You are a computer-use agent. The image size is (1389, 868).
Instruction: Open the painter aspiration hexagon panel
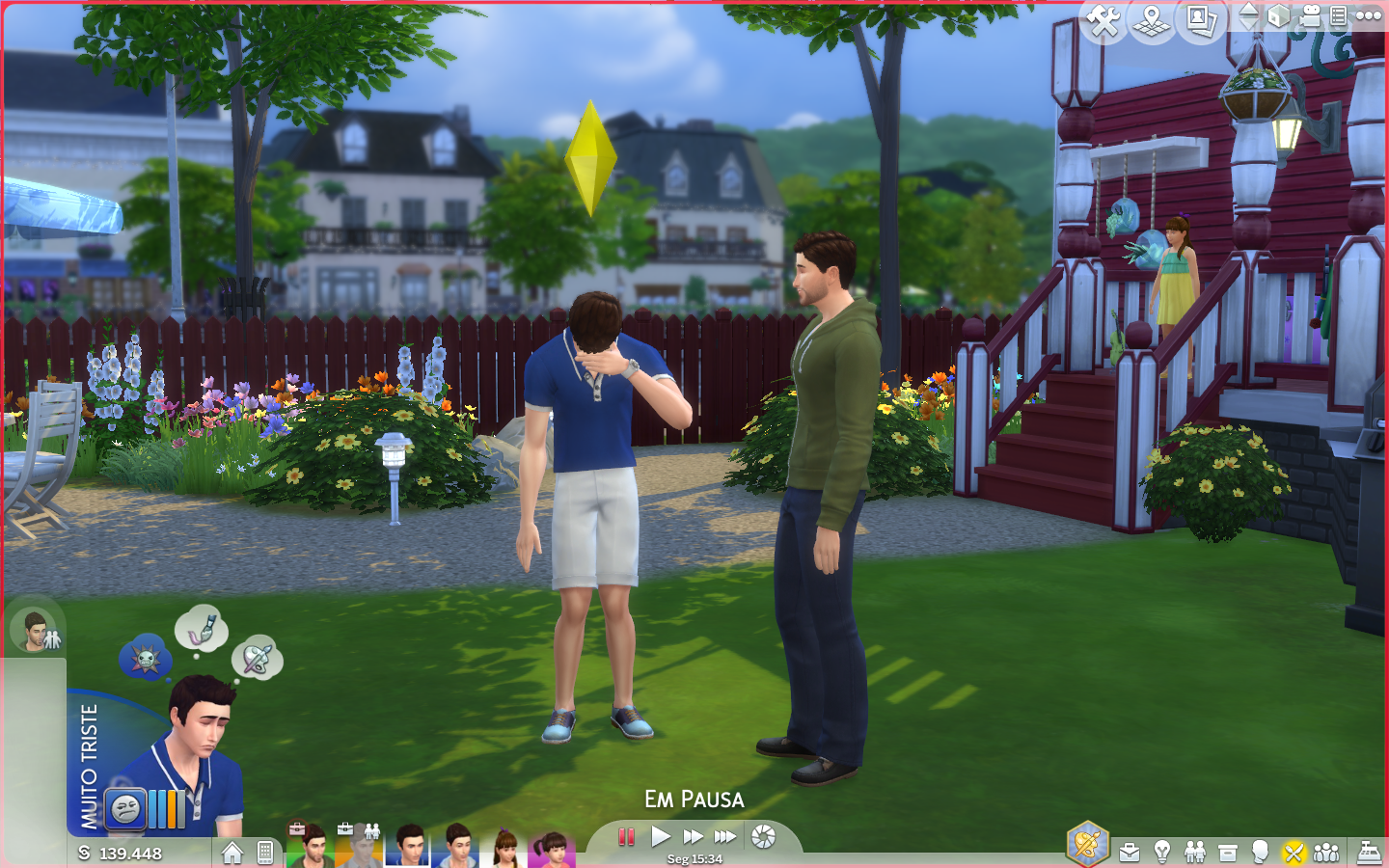tap(1087, 845)
